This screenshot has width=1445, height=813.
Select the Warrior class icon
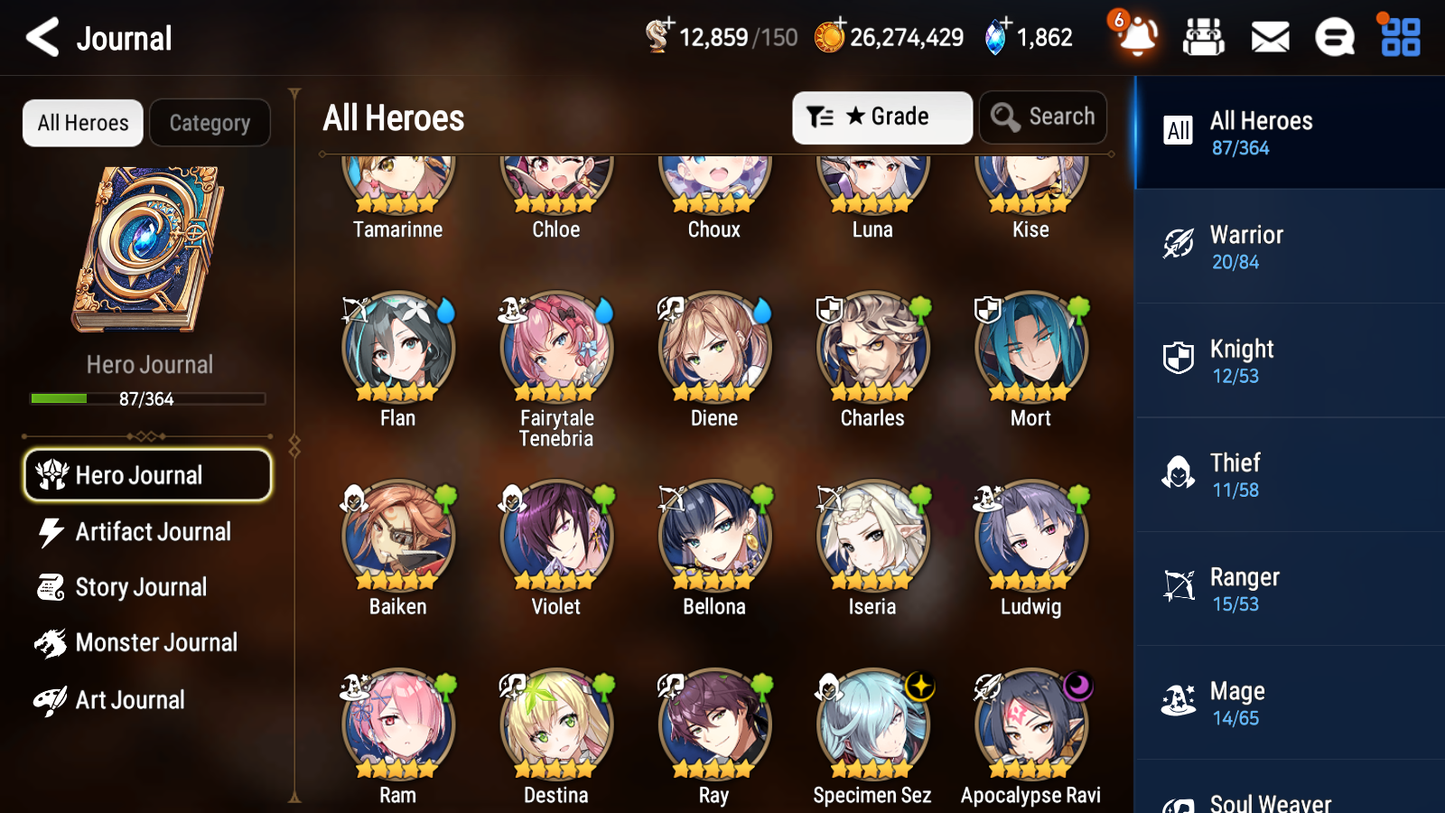coord(1178,245)
